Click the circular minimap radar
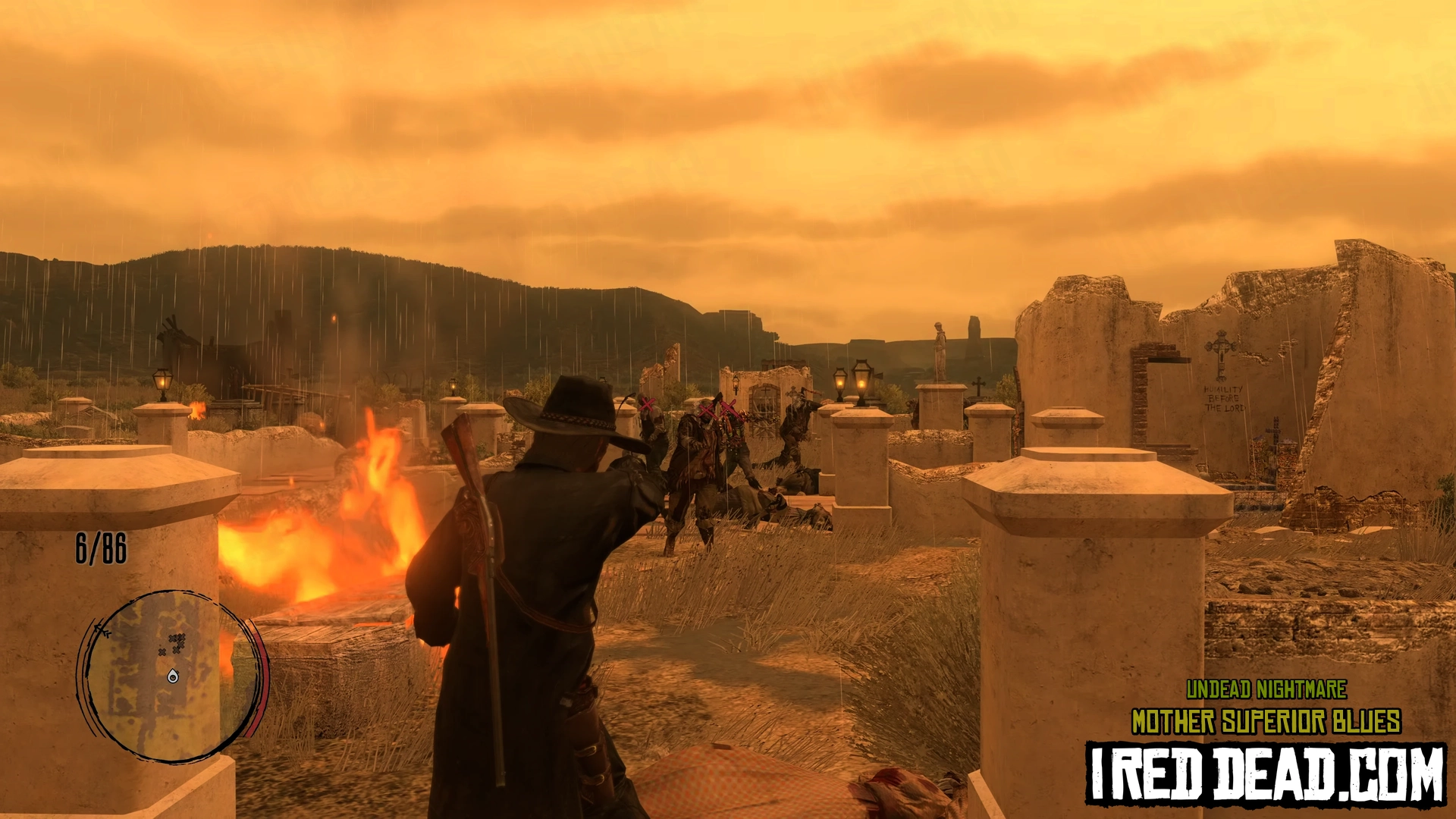This screenshot has height=819, width=1456. tap(171, 675)
